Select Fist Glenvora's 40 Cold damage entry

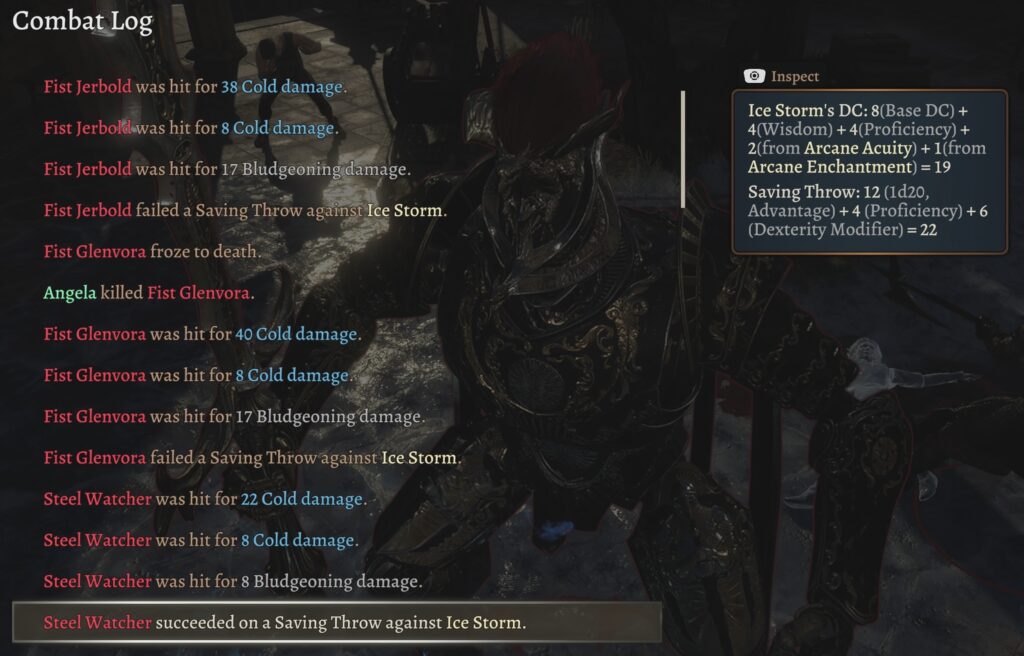(202, 334)
